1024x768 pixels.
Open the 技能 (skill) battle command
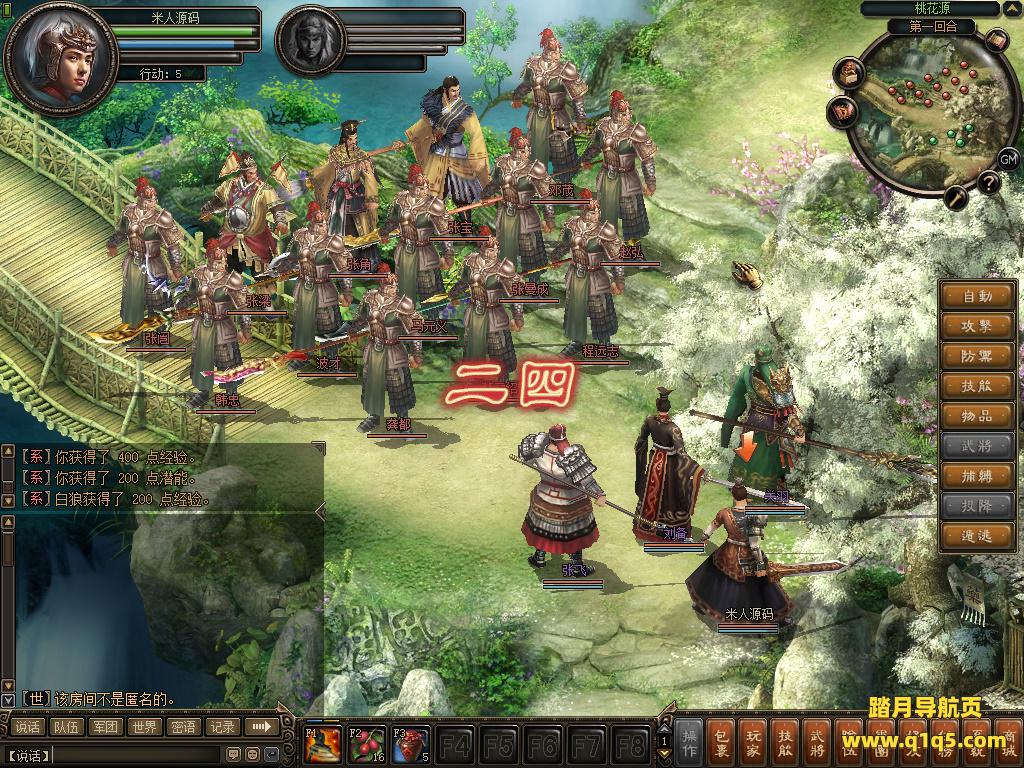coord(978,386)
